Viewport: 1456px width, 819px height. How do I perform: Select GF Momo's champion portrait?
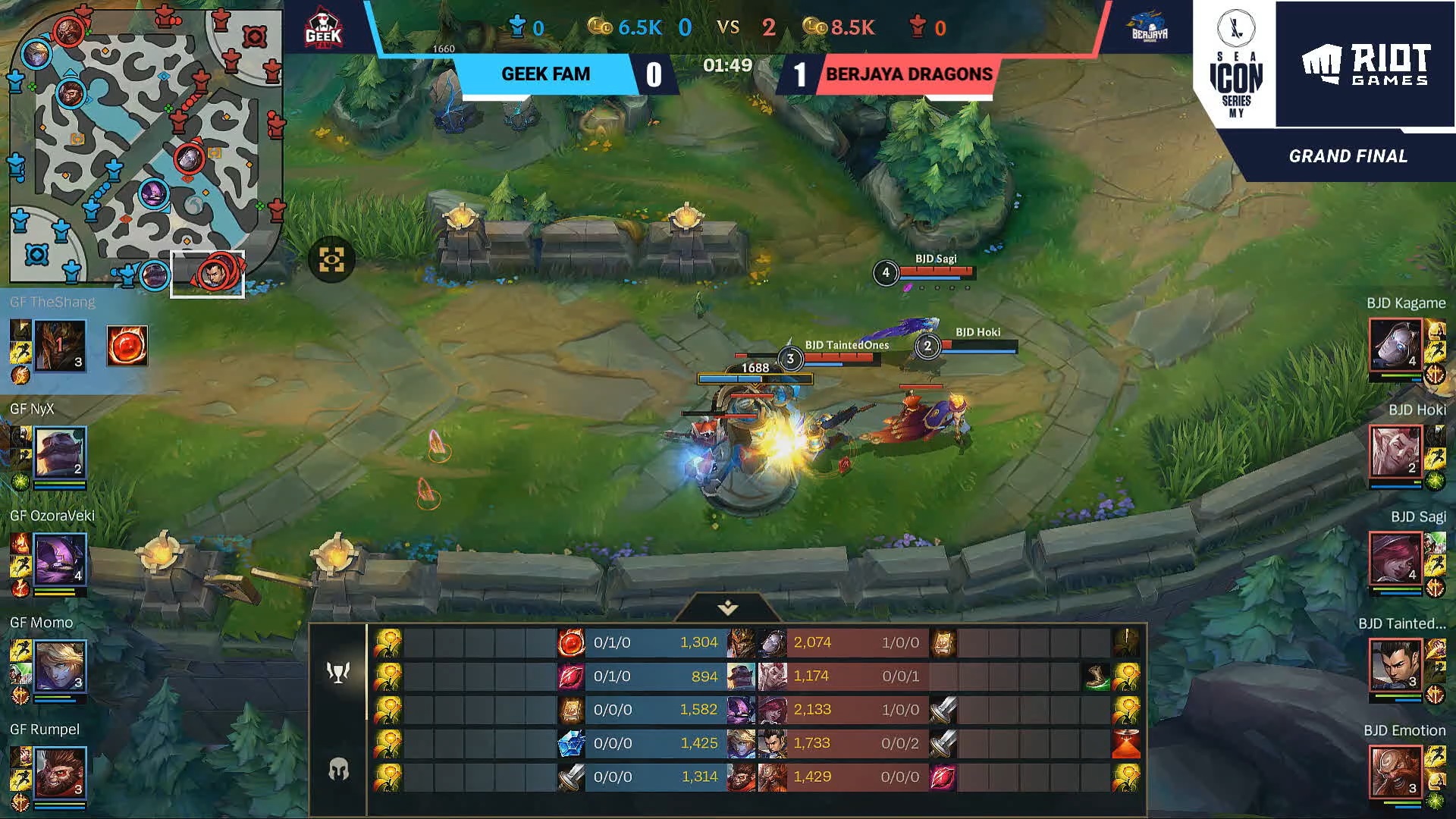pos(60,667)
